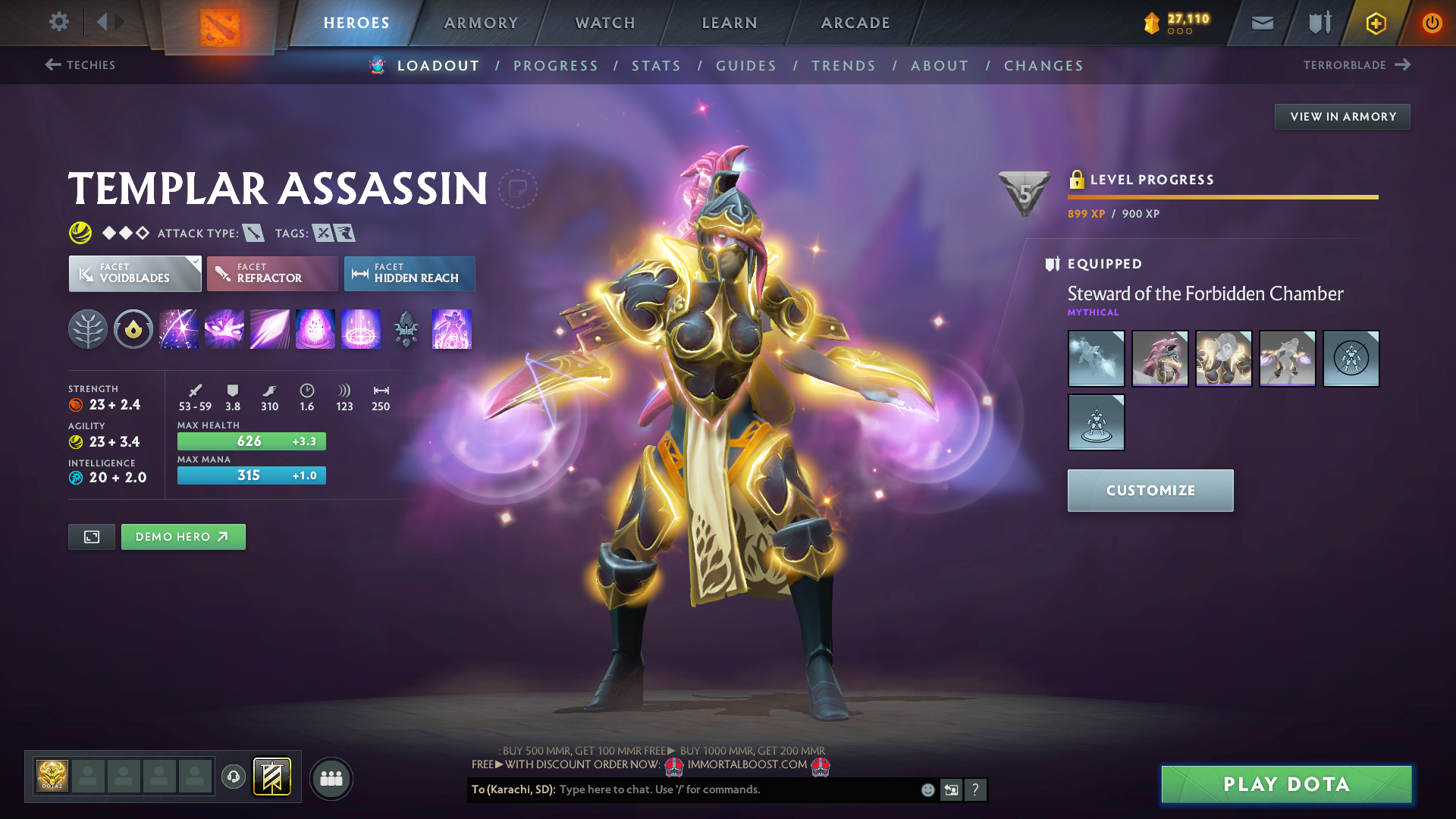Go to next hero Terrorblade
1456x819 pixels.
(1356, 65)
